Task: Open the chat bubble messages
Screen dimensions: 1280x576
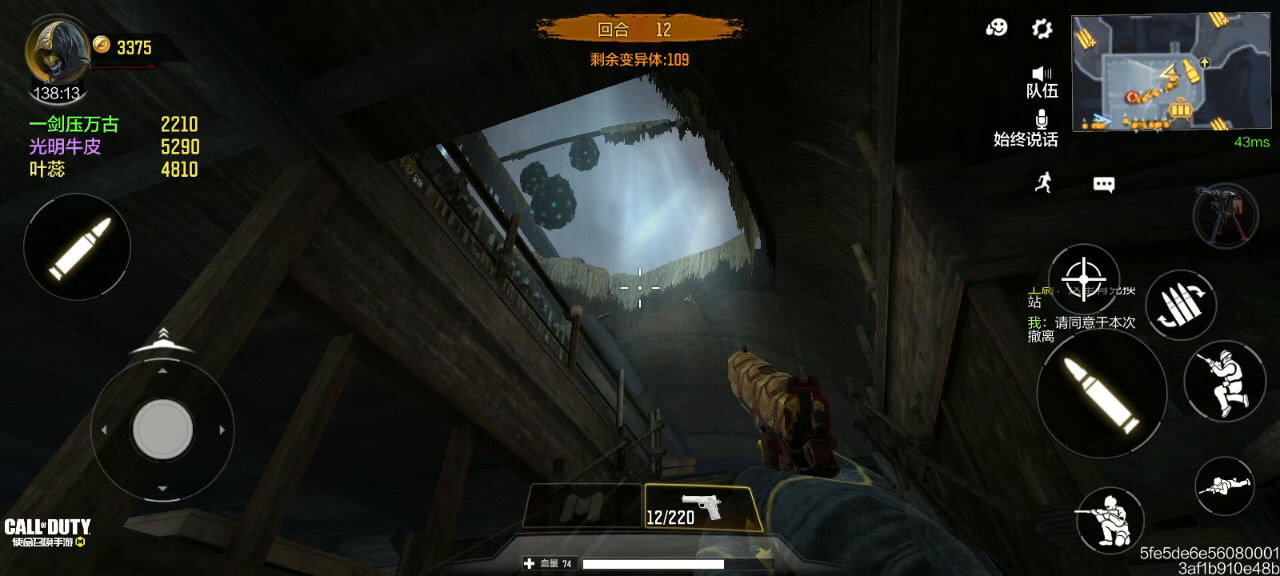Action: pos(1103,184)
